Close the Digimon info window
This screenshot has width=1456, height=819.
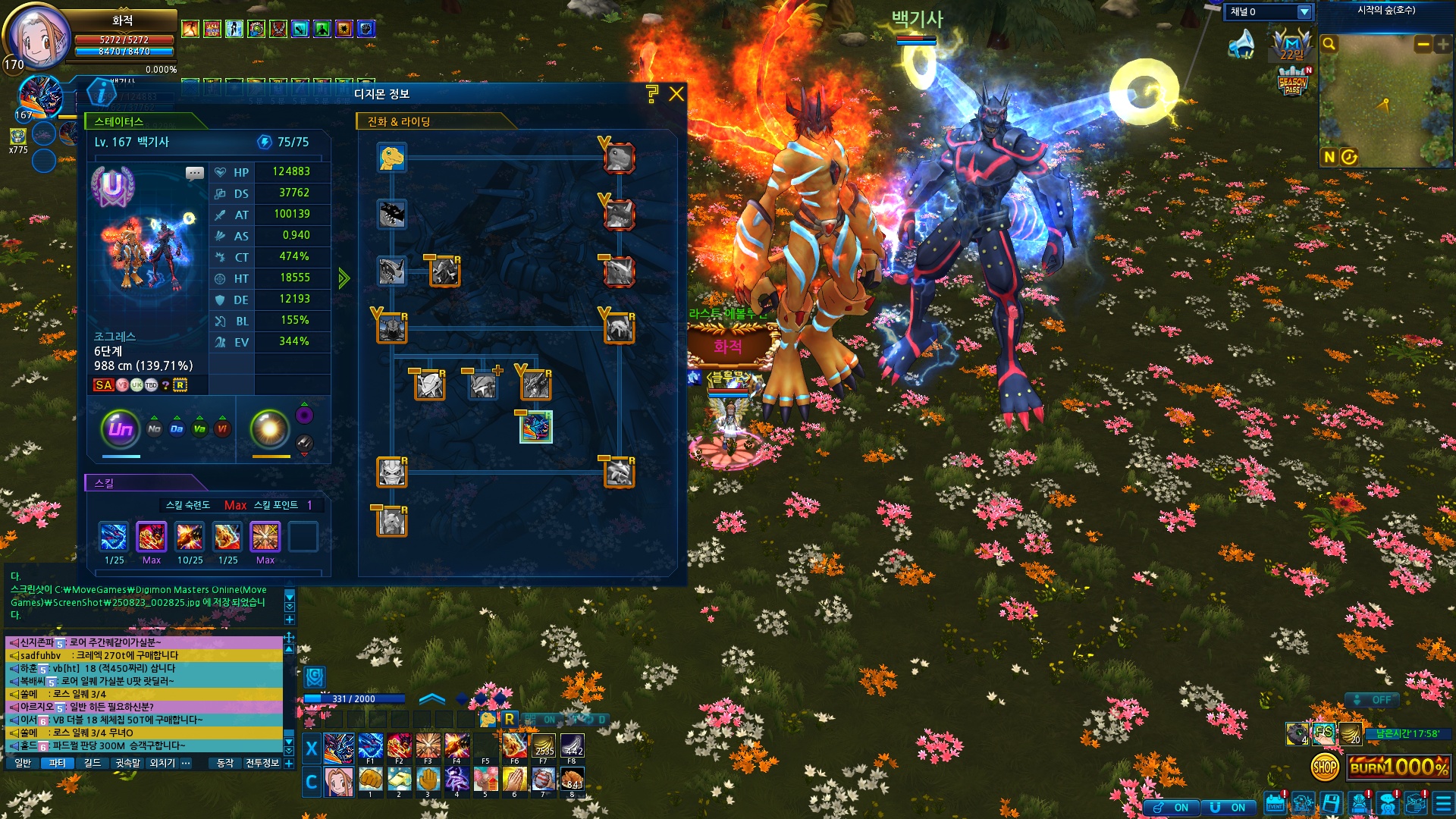676,94
